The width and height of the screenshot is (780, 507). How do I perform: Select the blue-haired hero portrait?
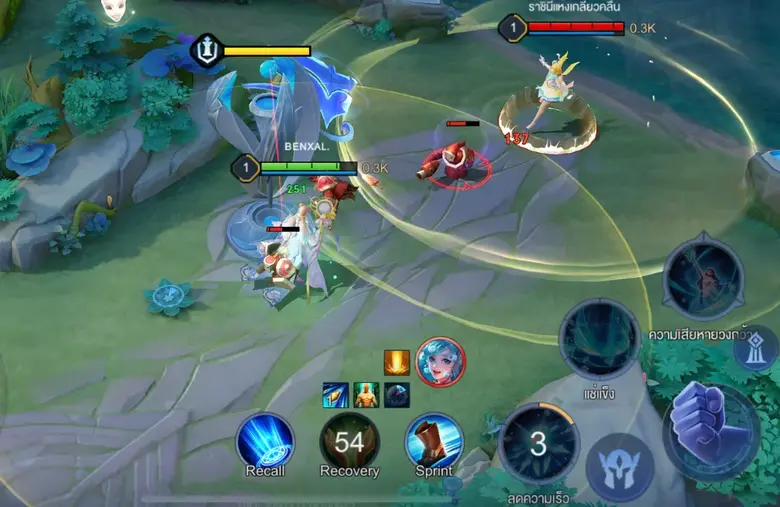pyautogui.click(x=440, y=362)
